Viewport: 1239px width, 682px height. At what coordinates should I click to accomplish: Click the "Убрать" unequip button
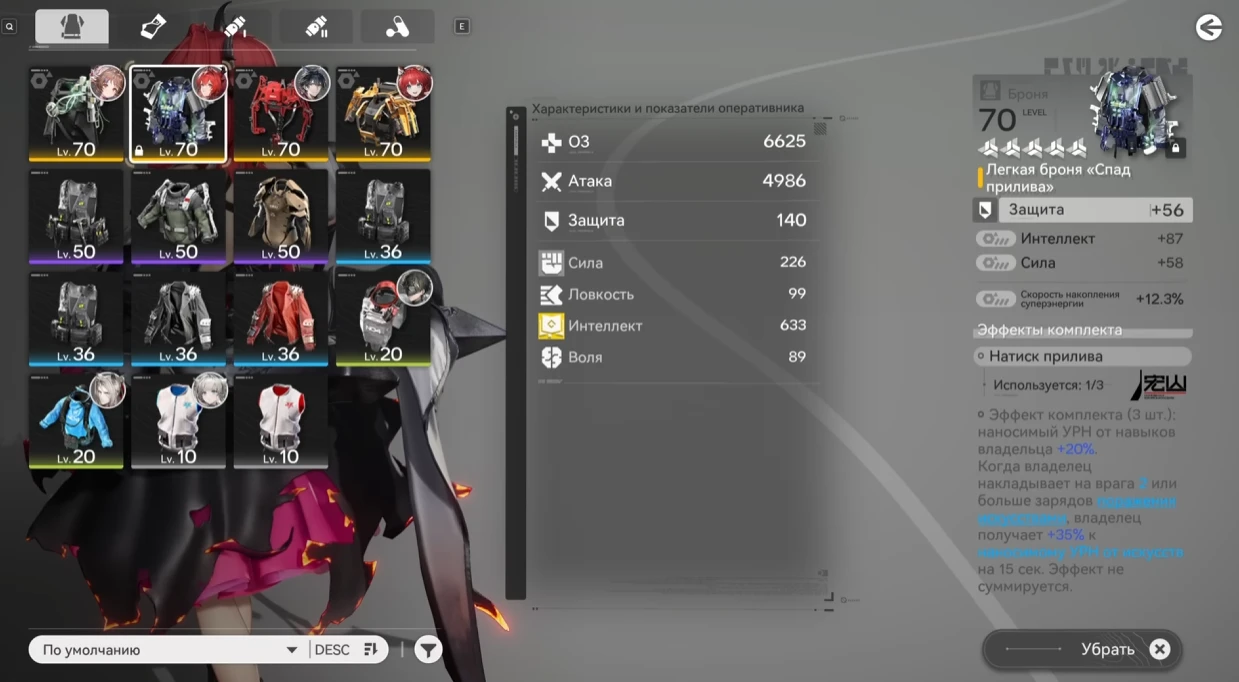coord(1083,650)
